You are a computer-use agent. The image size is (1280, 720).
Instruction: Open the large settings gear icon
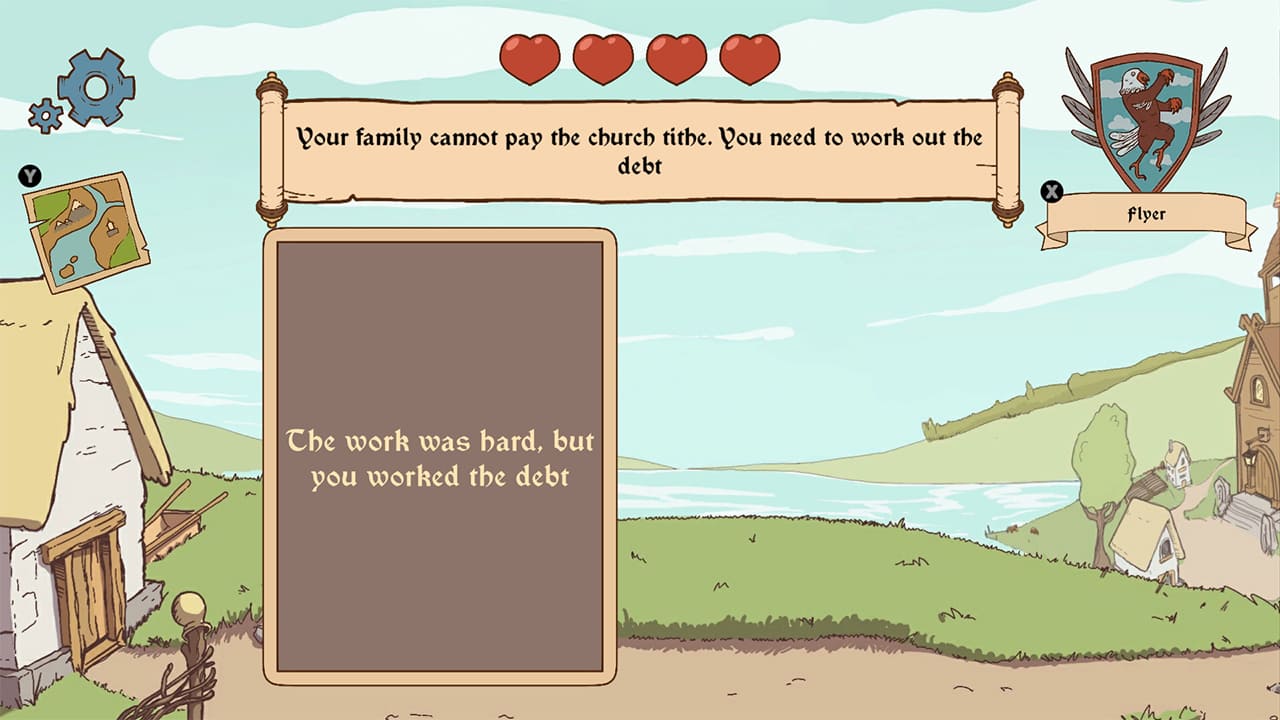pos(95,85)
